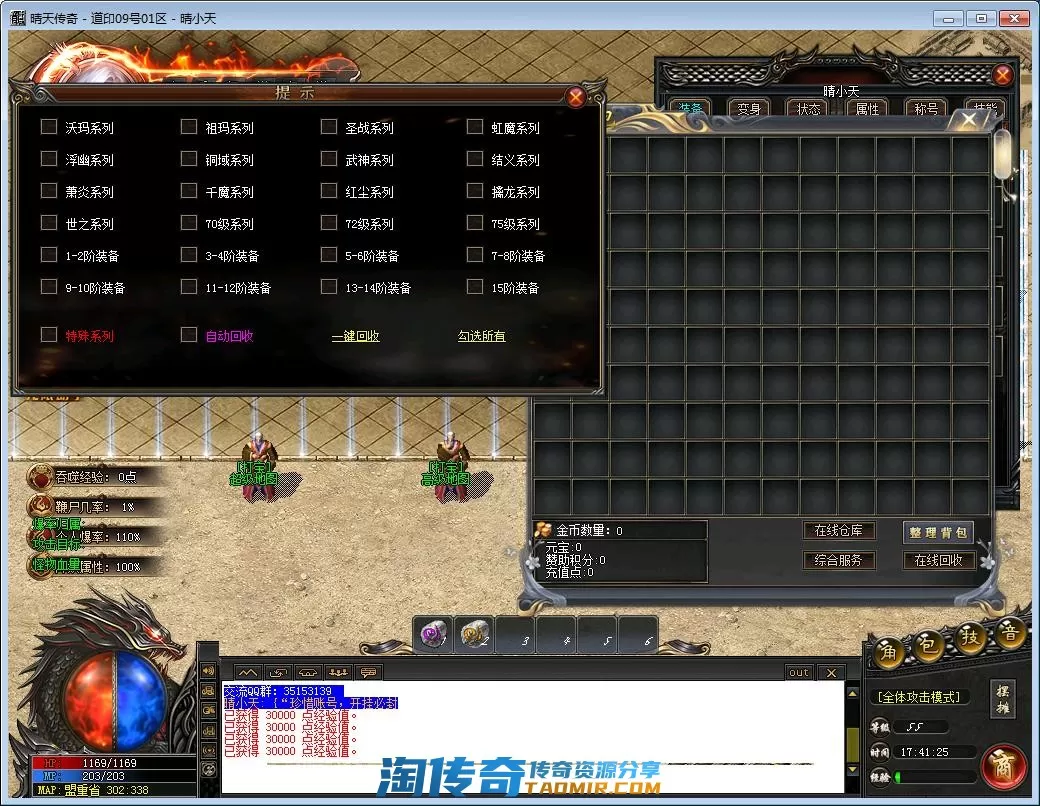The width and height of the screenshot is (1040, 806).
Task: Tick the 沃玛系列 checkbox
Action: click(x=49, y=127)
